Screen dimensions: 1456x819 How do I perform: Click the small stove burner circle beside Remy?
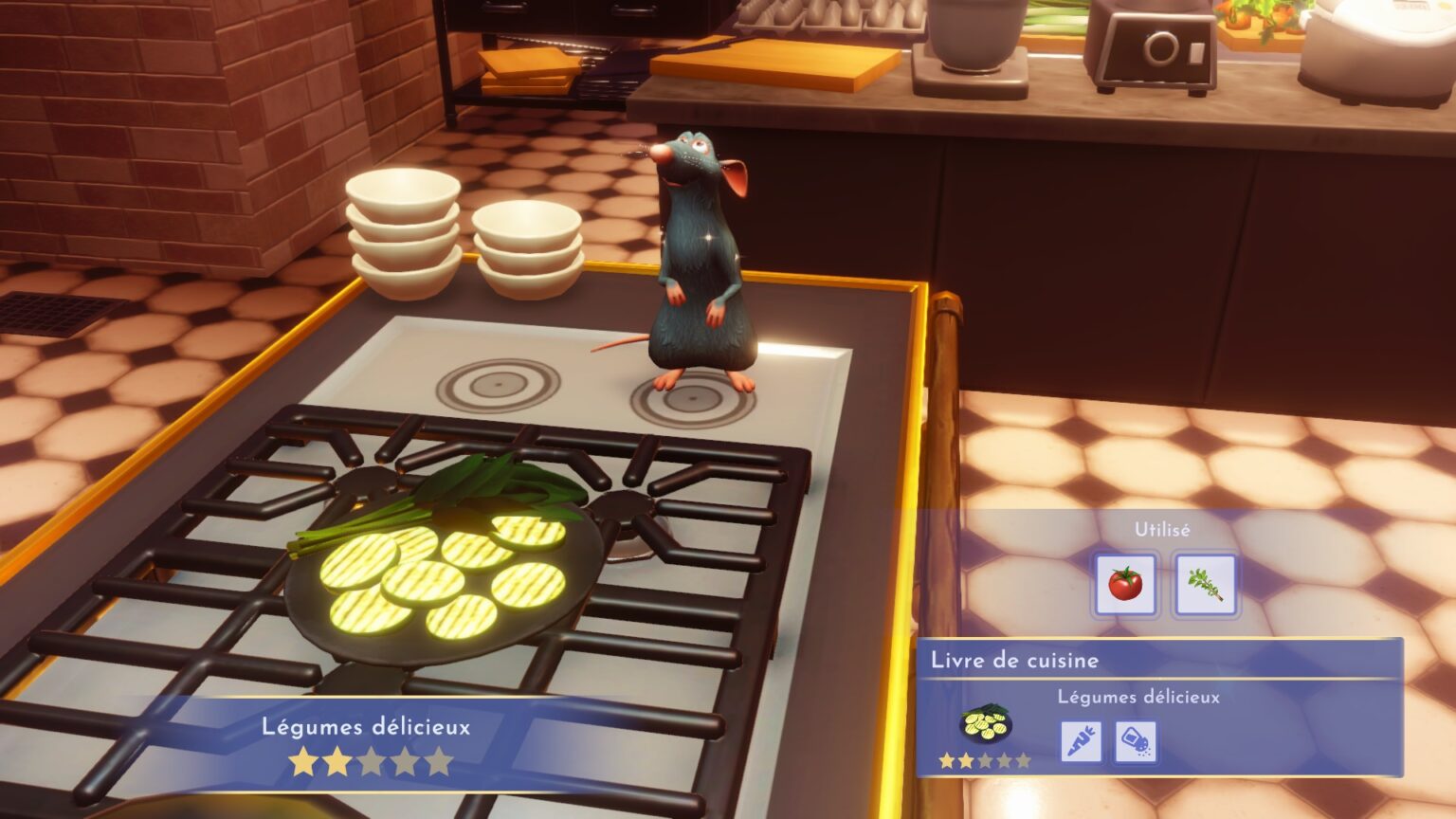496,386
